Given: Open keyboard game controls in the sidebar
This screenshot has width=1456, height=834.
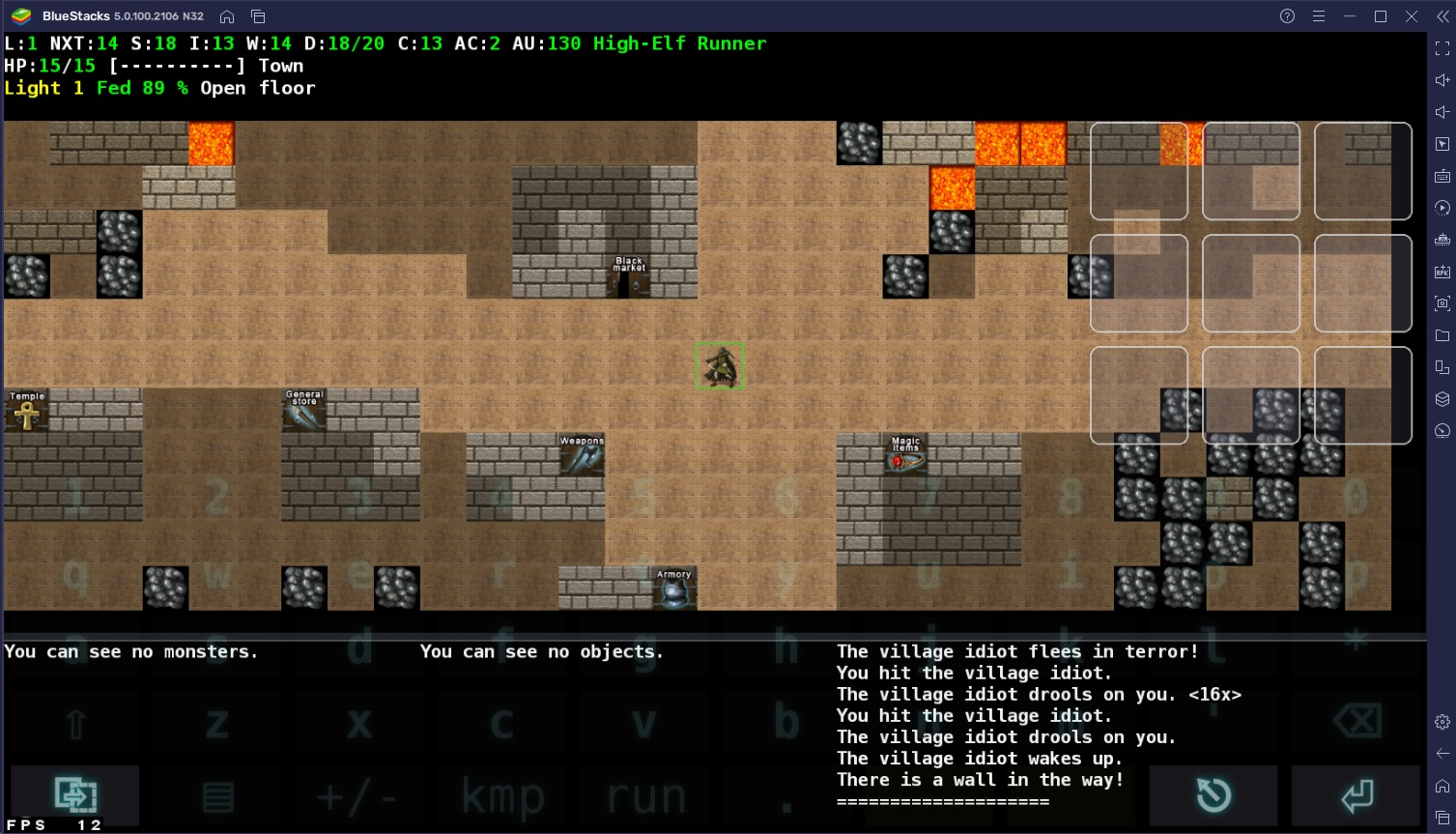Looking at the screenshot, I should [1441, 175].
